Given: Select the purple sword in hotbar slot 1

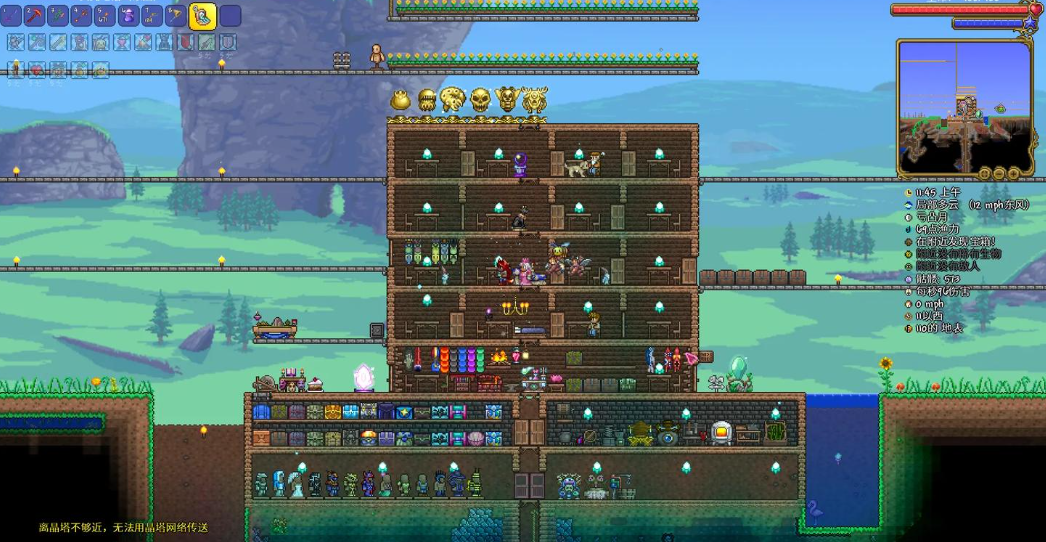Looking at the screenshot, I should (x=12, y=15).
